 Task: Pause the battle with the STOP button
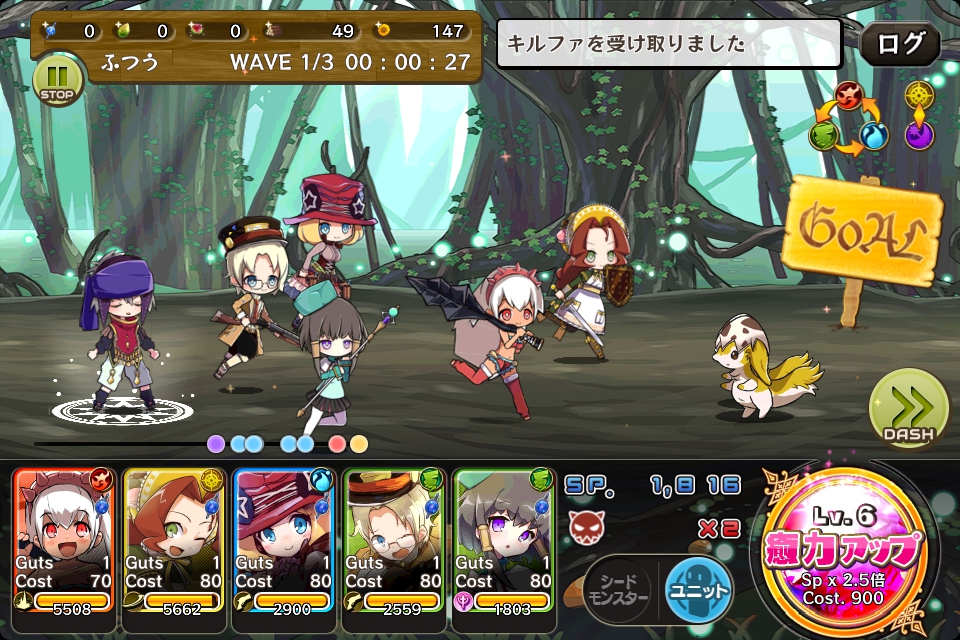[x=58, y=80]
